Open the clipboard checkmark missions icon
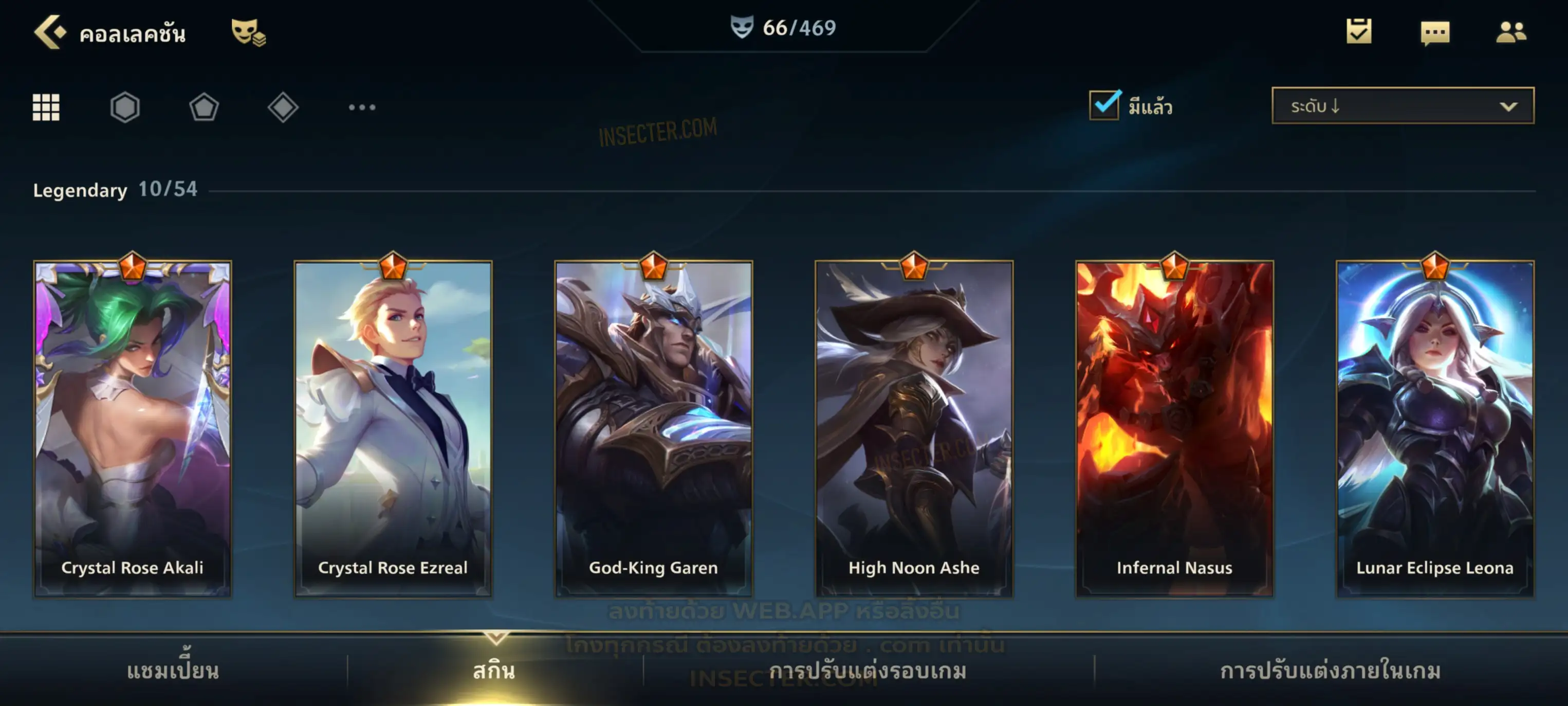The height and width of the screenshot is (706, 1568). point(1358,32)
